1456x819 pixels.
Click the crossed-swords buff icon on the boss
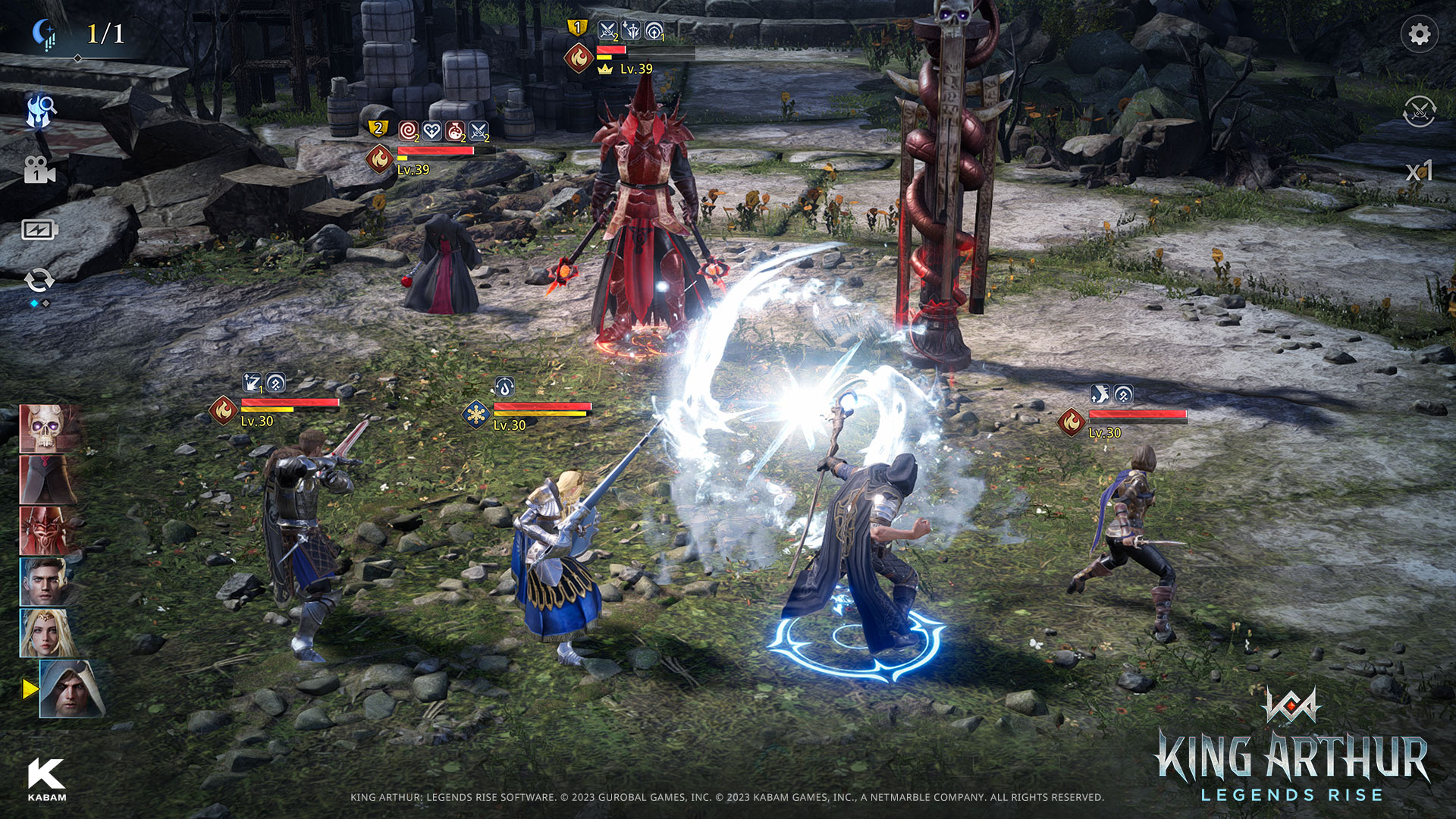pyautogui.click(x=477, y=130)
